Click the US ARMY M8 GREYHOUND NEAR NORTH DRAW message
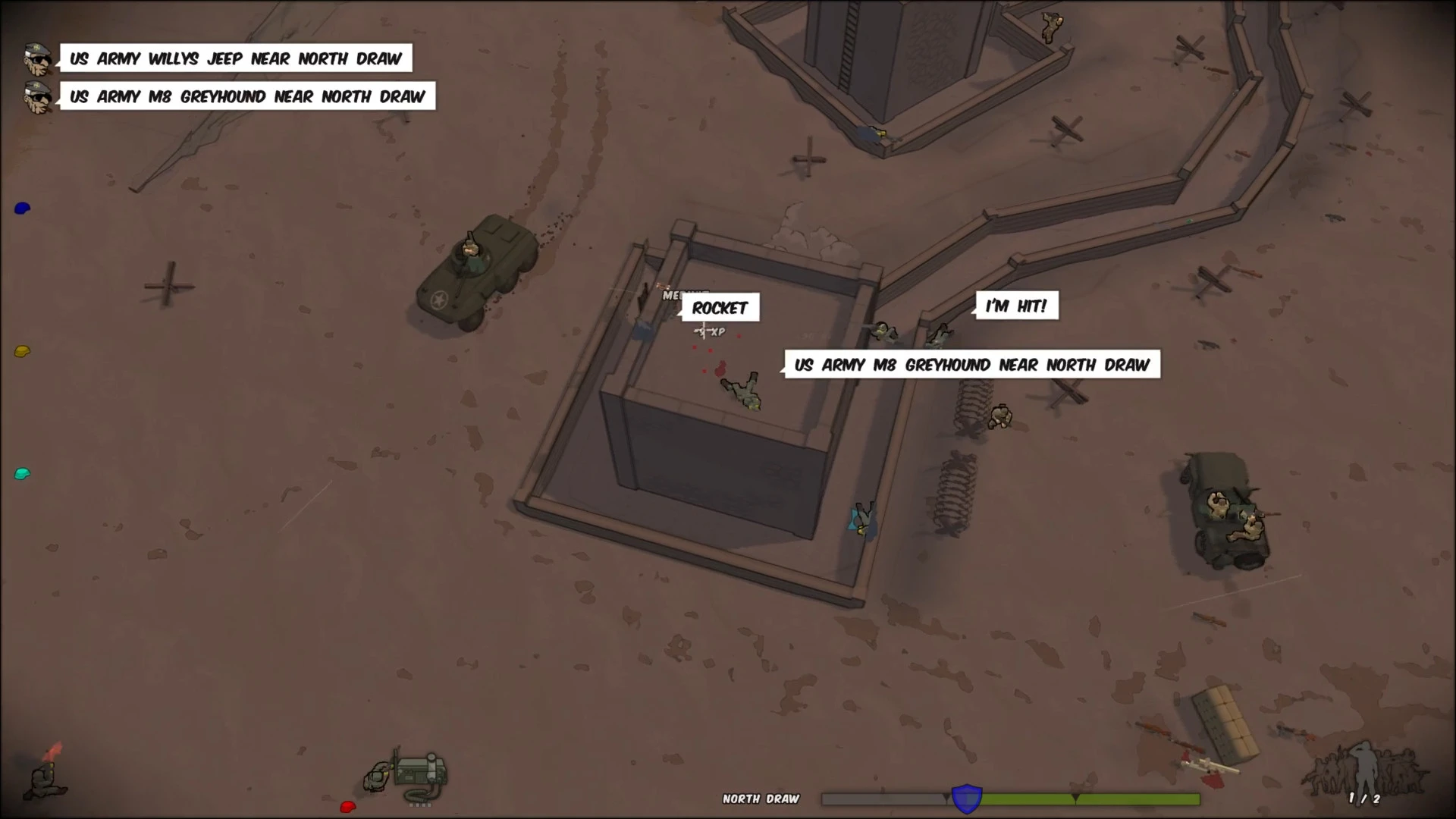Image resolution: width=1456 pixels, height=819 pixels. point(247,97)
